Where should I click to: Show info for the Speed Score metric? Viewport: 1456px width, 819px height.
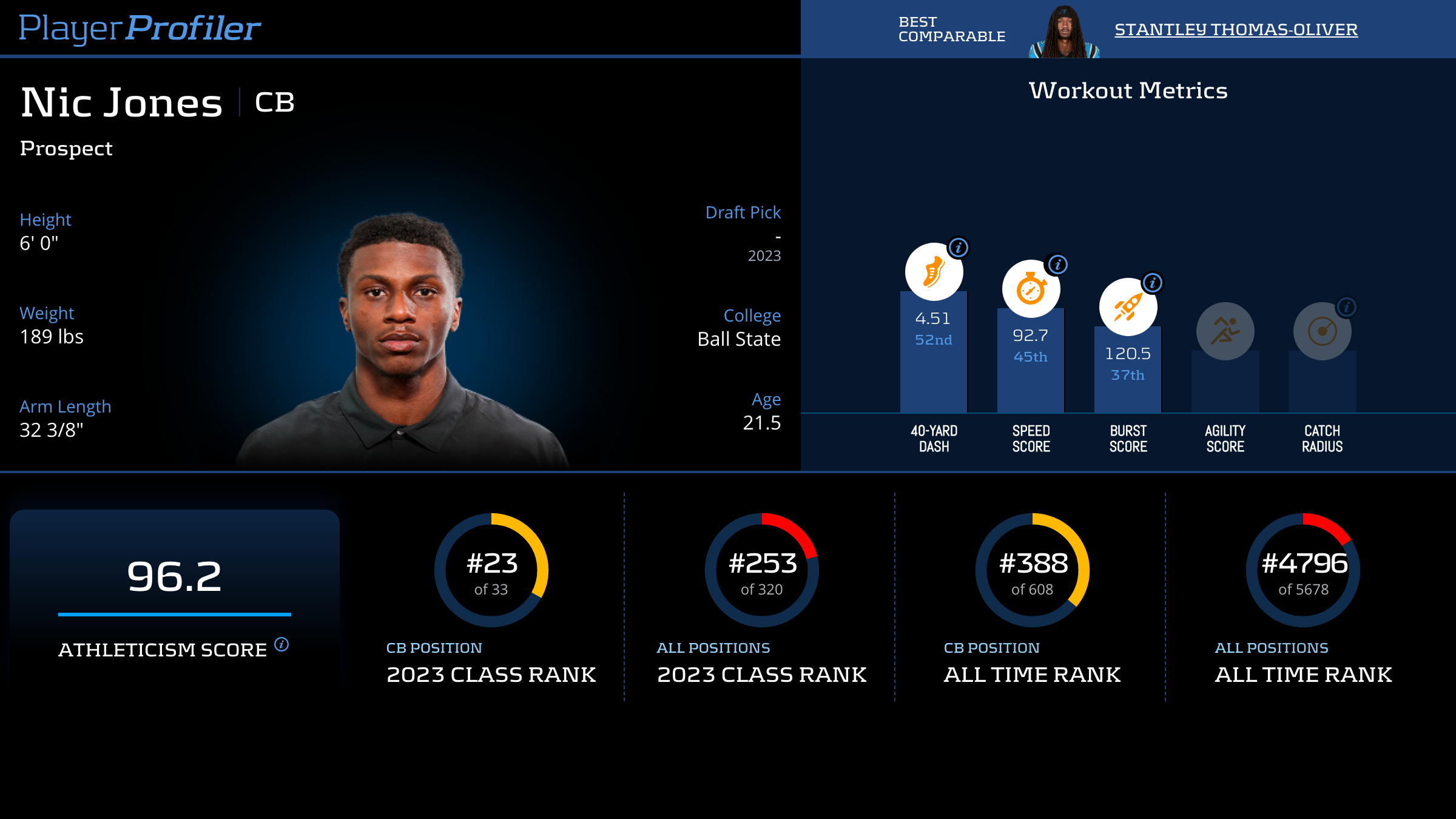pos(1057,265)
